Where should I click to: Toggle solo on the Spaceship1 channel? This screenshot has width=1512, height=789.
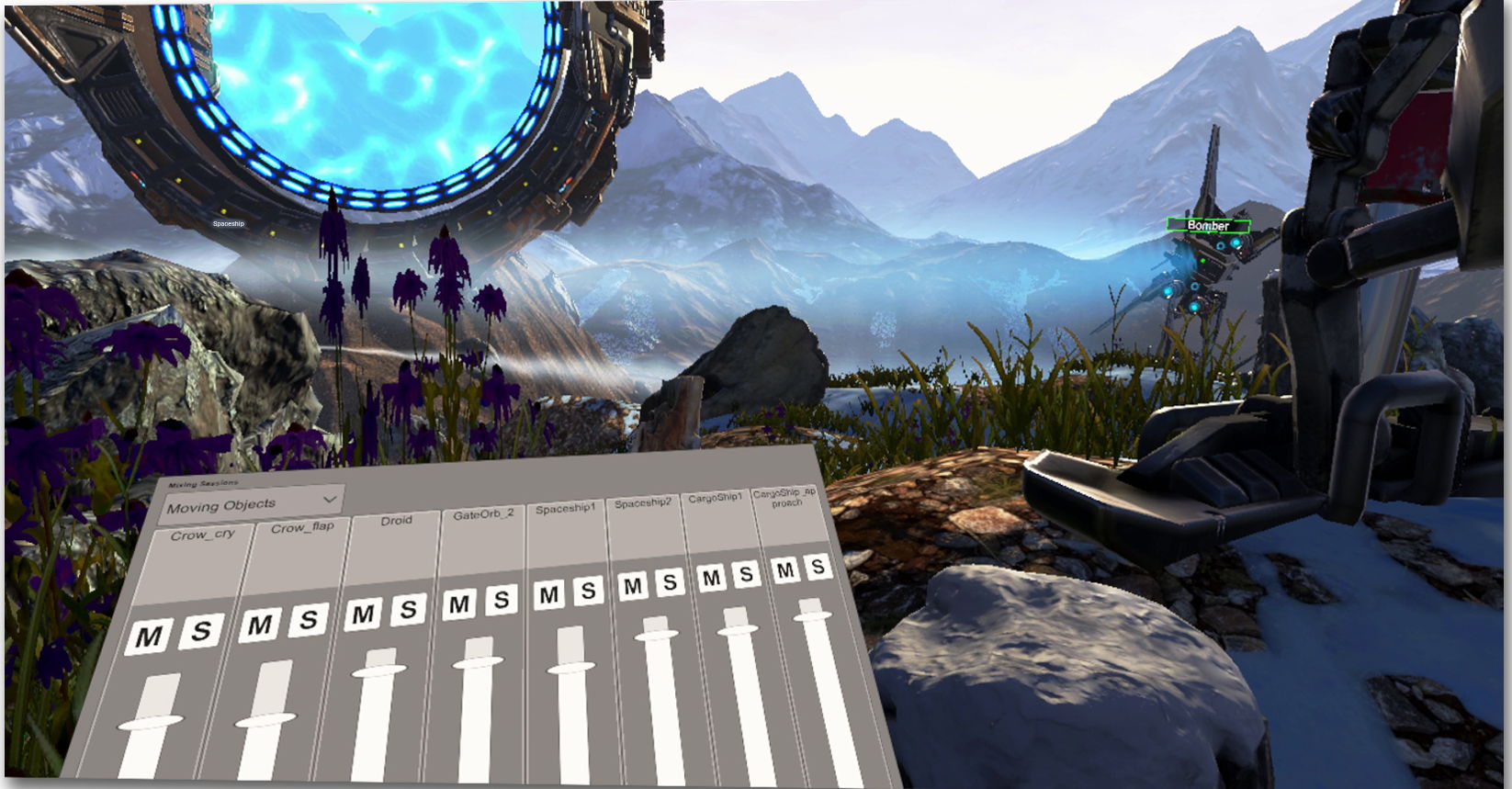pos(588,590)
